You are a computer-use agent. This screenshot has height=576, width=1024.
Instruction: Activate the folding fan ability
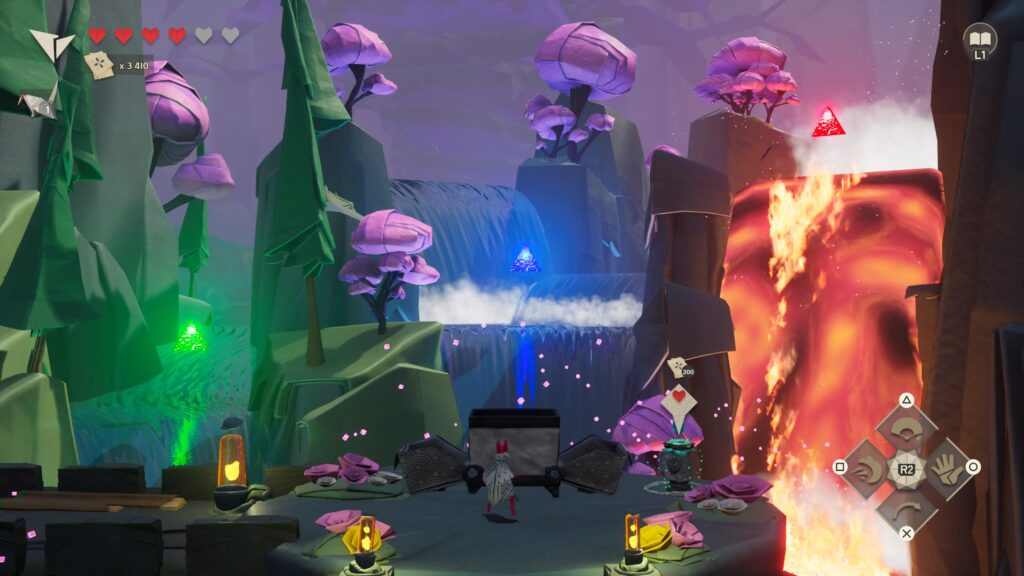click(x=906, y=430)
